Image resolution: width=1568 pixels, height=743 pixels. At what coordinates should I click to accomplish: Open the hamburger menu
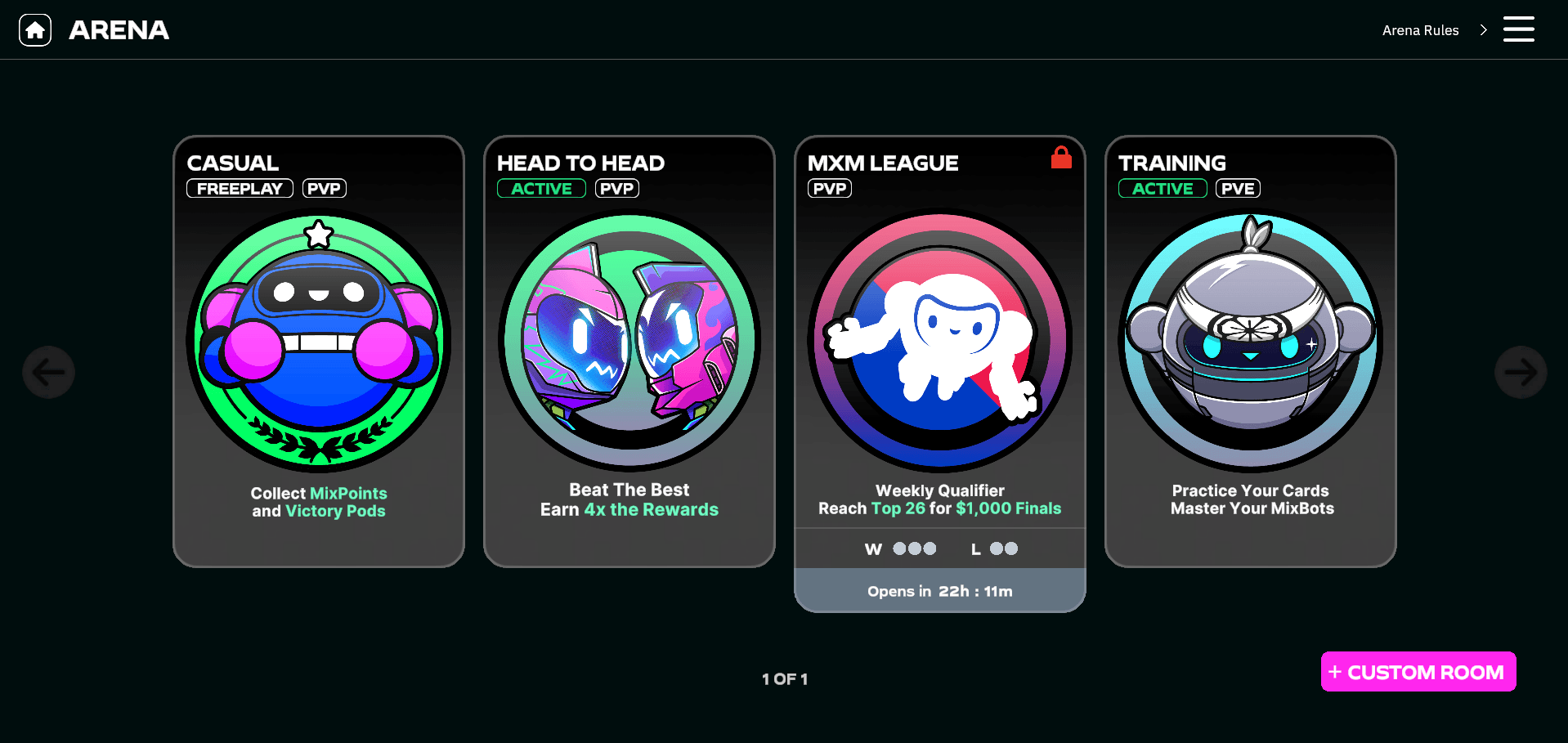coord(1518,29)
